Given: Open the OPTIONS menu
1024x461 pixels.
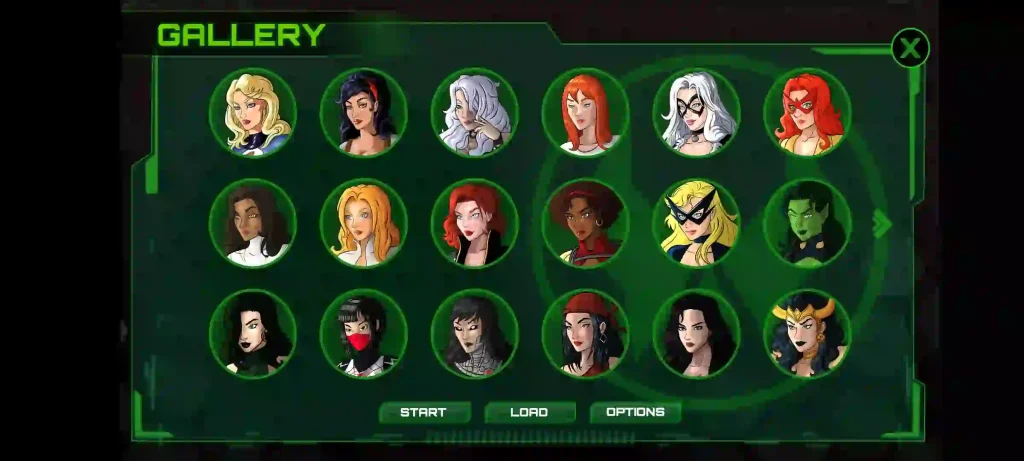Looking at the screenshot, I should click(635, 412).
